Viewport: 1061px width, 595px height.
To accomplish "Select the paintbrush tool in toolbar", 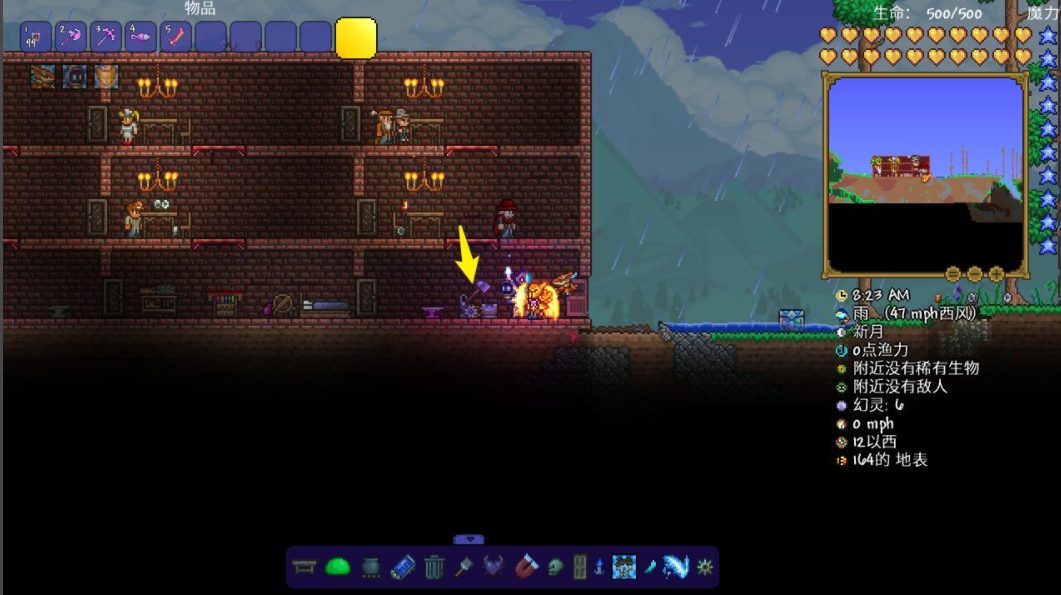I will tap(463, 567).
